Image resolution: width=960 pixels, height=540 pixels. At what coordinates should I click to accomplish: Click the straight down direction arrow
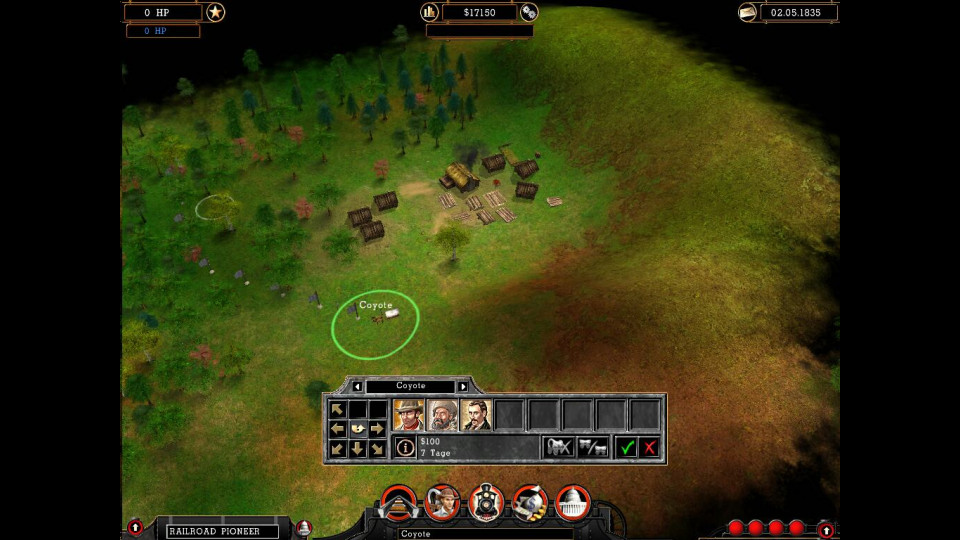pos(357,449)
